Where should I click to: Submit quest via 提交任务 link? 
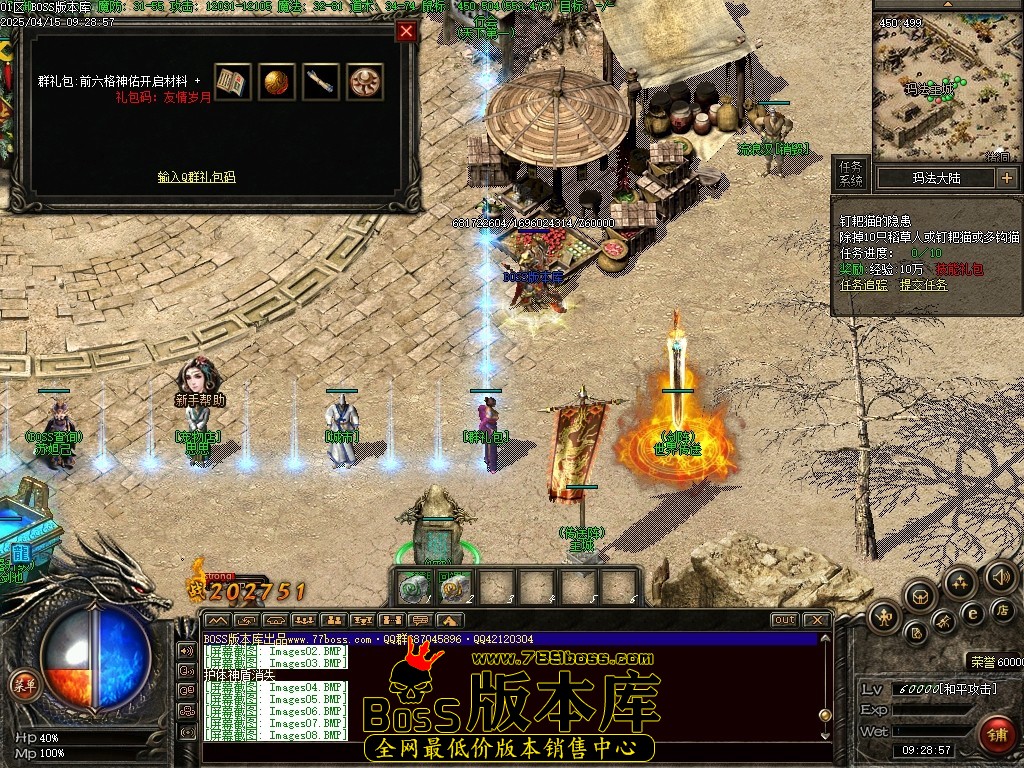pyautogui.click(x=922, y=285)
